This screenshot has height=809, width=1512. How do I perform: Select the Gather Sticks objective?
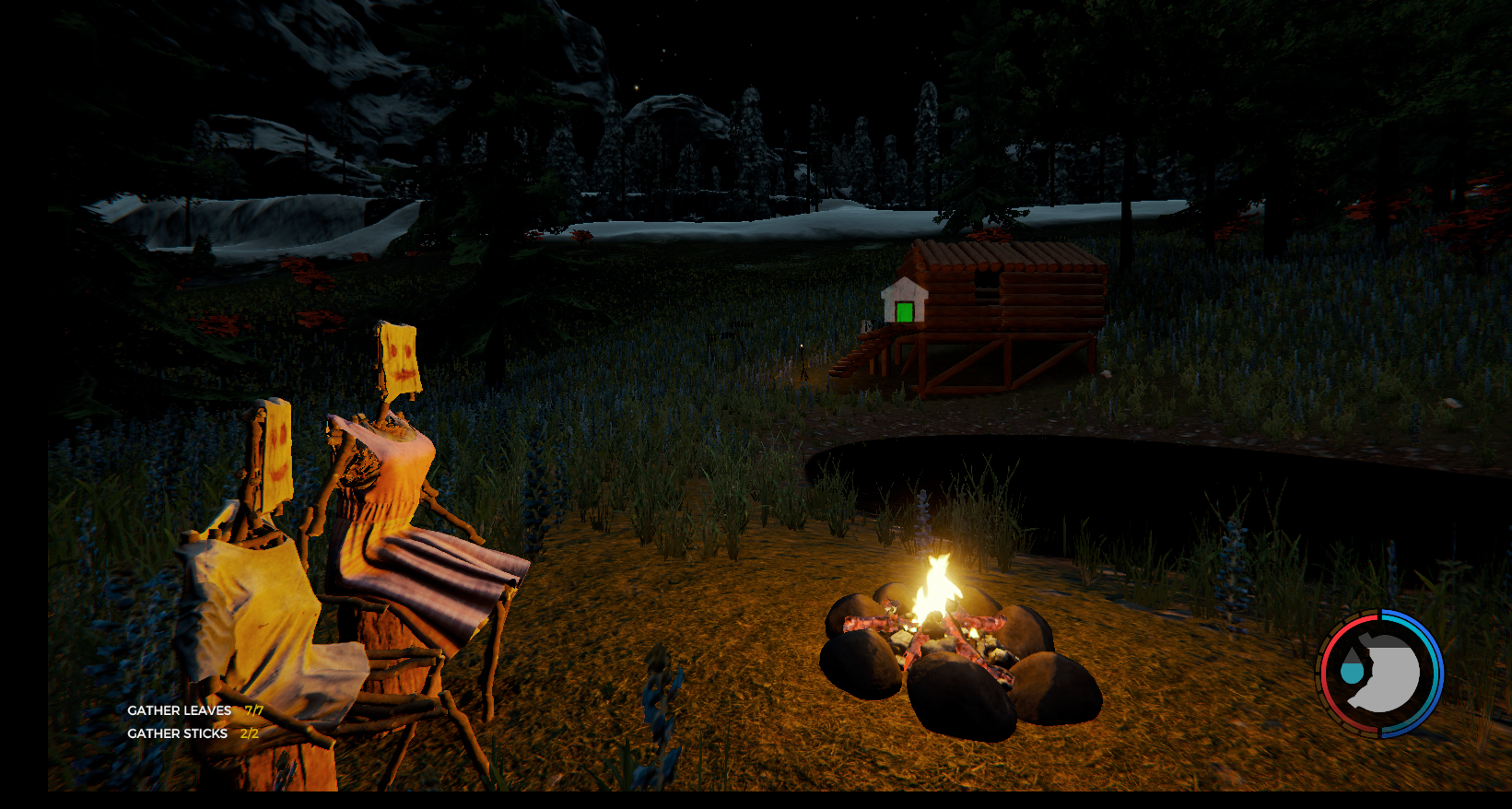(x=178, y=733)
